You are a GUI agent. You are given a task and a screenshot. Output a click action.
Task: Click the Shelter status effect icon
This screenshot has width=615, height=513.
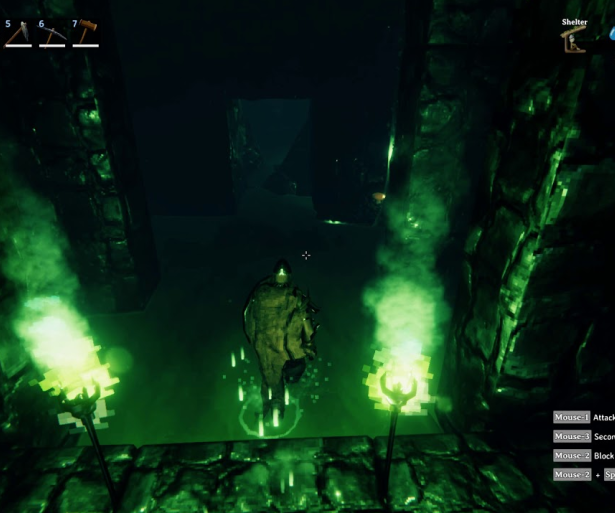(x=574, y=39)
